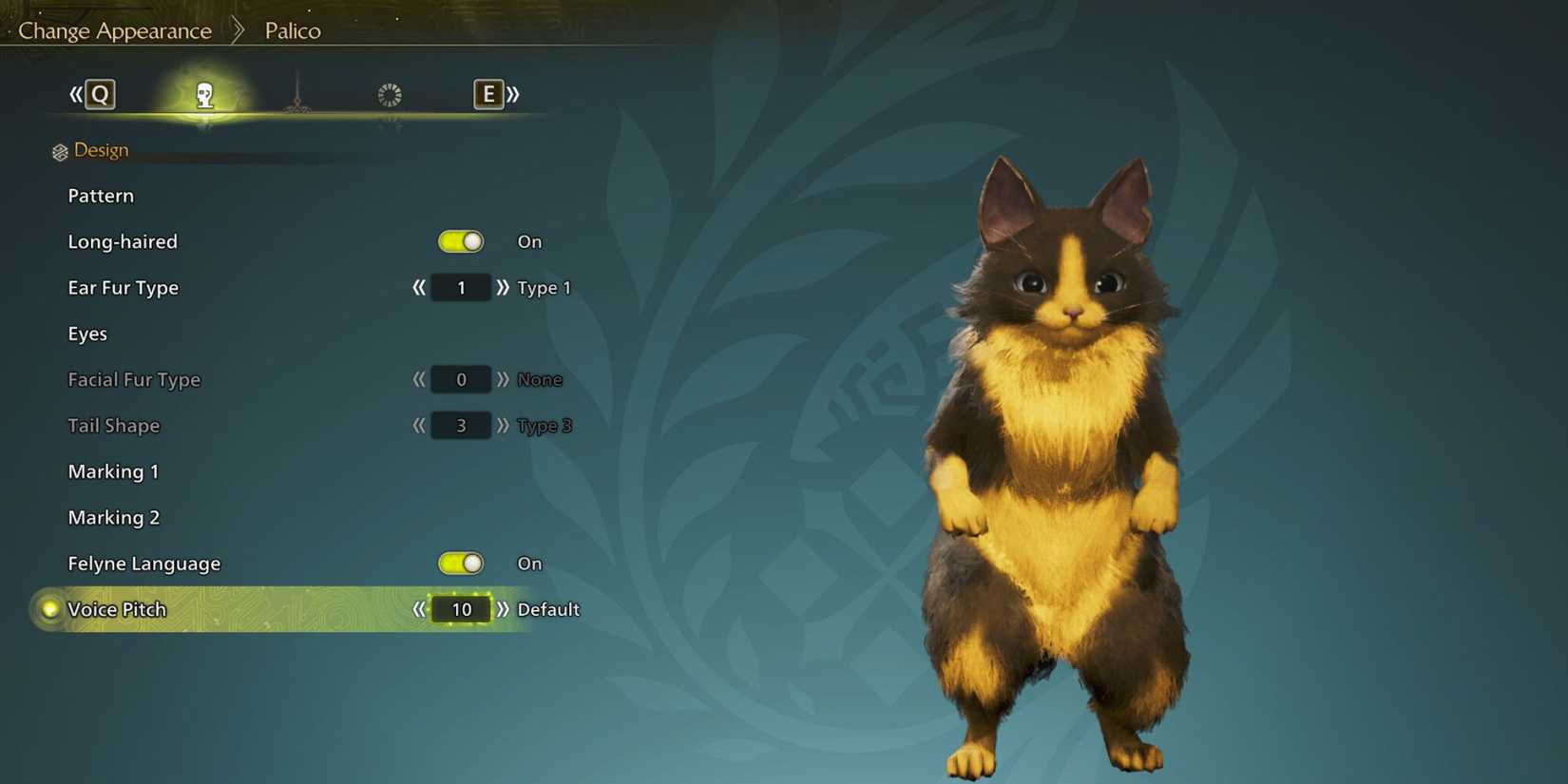This screenshot has height=784, width=1568.
Task: Lower Voice Pitch with left arrows
Action: click(x=418, y=609)
